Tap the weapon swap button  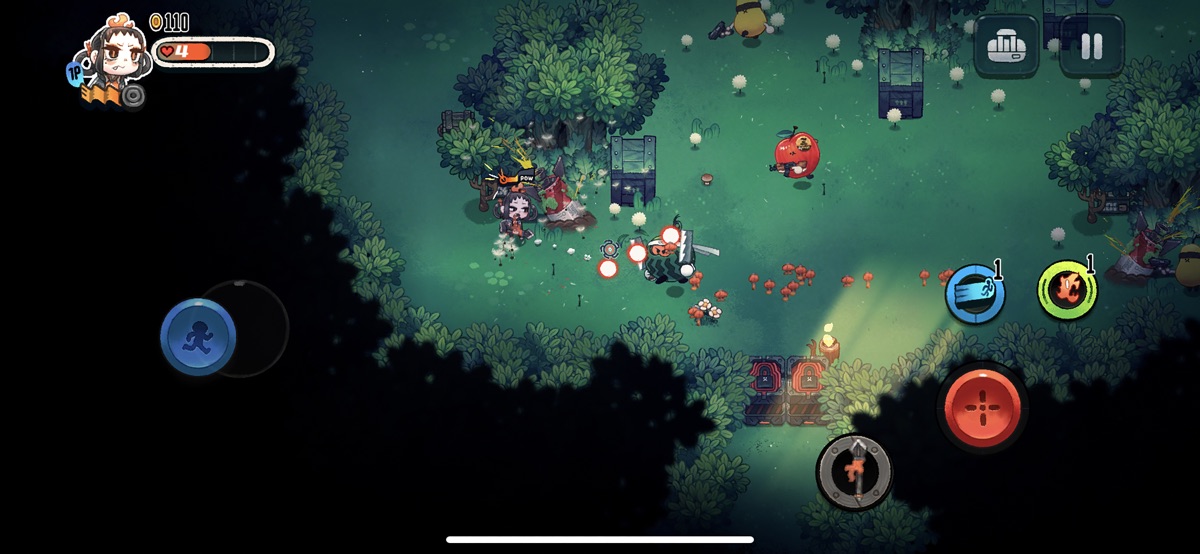click(x=854, y=468)
